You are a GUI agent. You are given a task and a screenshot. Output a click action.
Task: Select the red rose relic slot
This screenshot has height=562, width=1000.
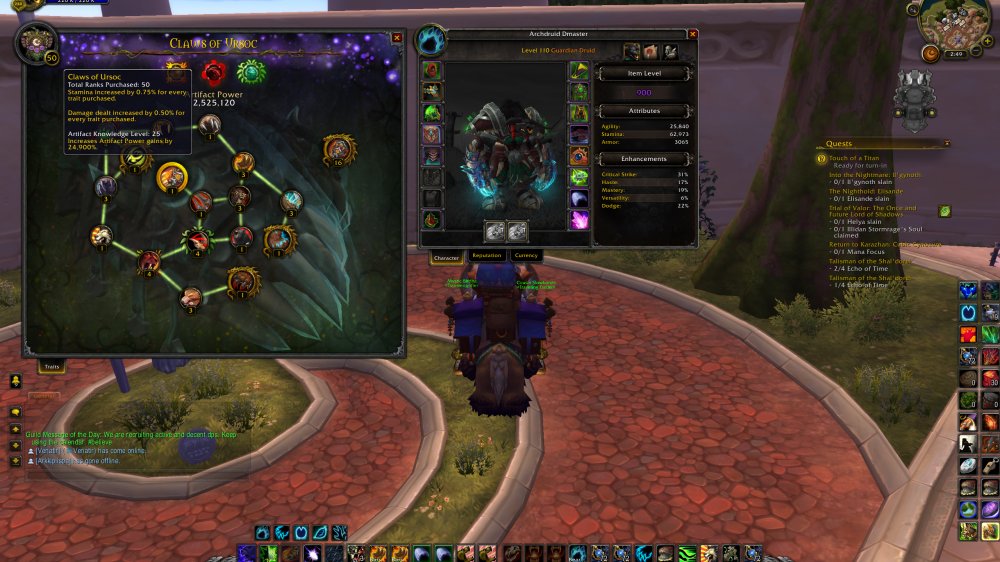[x=213, y=72]
